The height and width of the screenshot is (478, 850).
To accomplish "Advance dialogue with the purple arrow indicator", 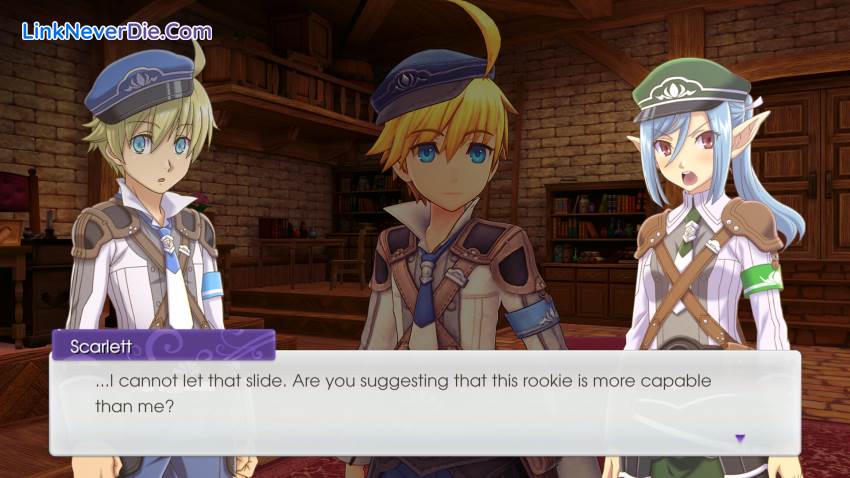I will pyautogui.click(x=740, y=438).
